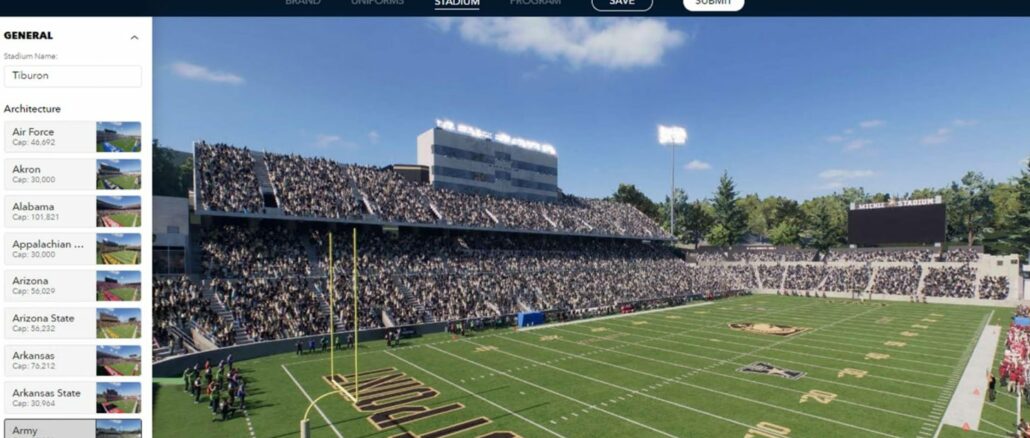This screenshot has width=1030, height=438.
Task: Open the Uniforms tab
Action: tap(377, 3)
